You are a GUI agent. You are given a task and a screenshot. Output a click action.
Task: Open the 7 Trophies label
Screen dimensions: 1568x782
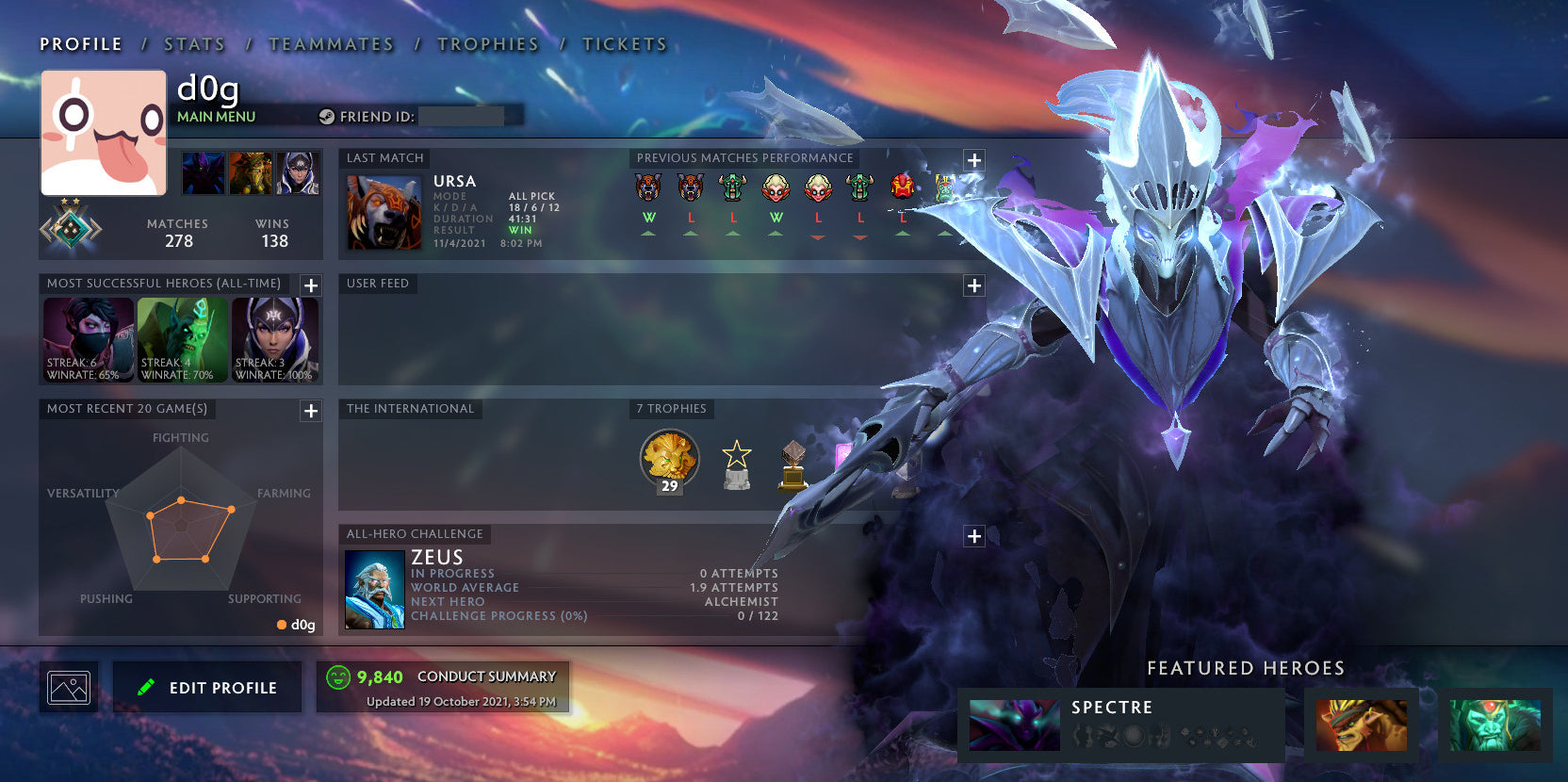click(x=672, y=409)
